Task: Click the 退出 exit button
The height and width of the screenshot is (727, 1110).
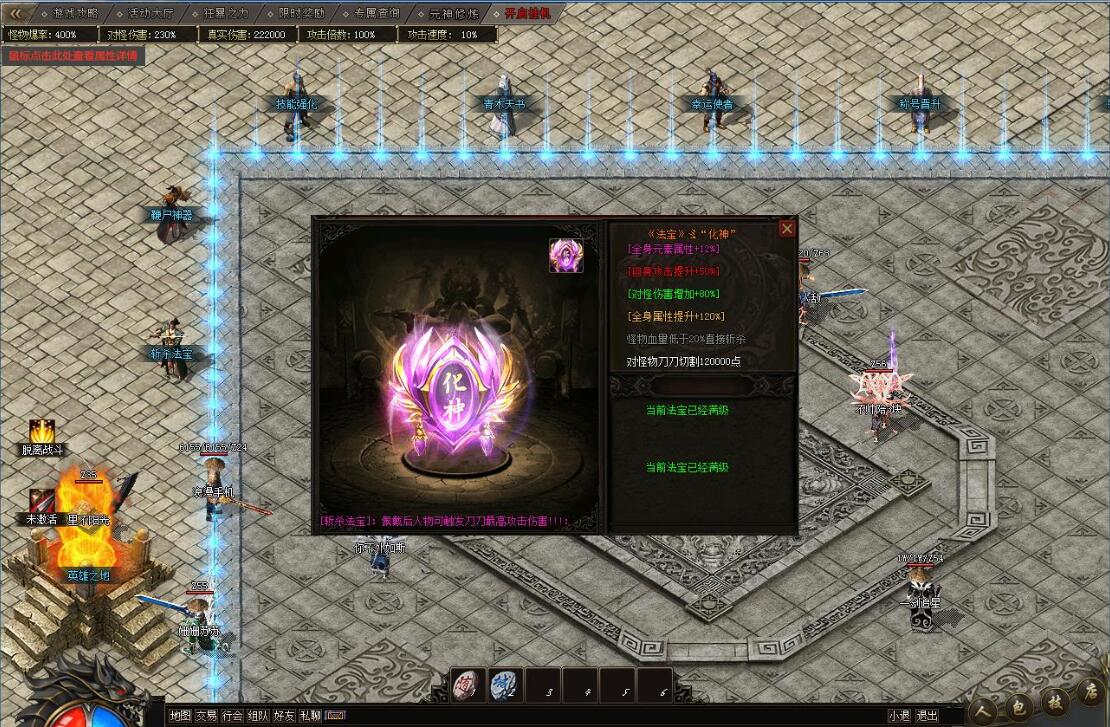Action: click(927, 716)
